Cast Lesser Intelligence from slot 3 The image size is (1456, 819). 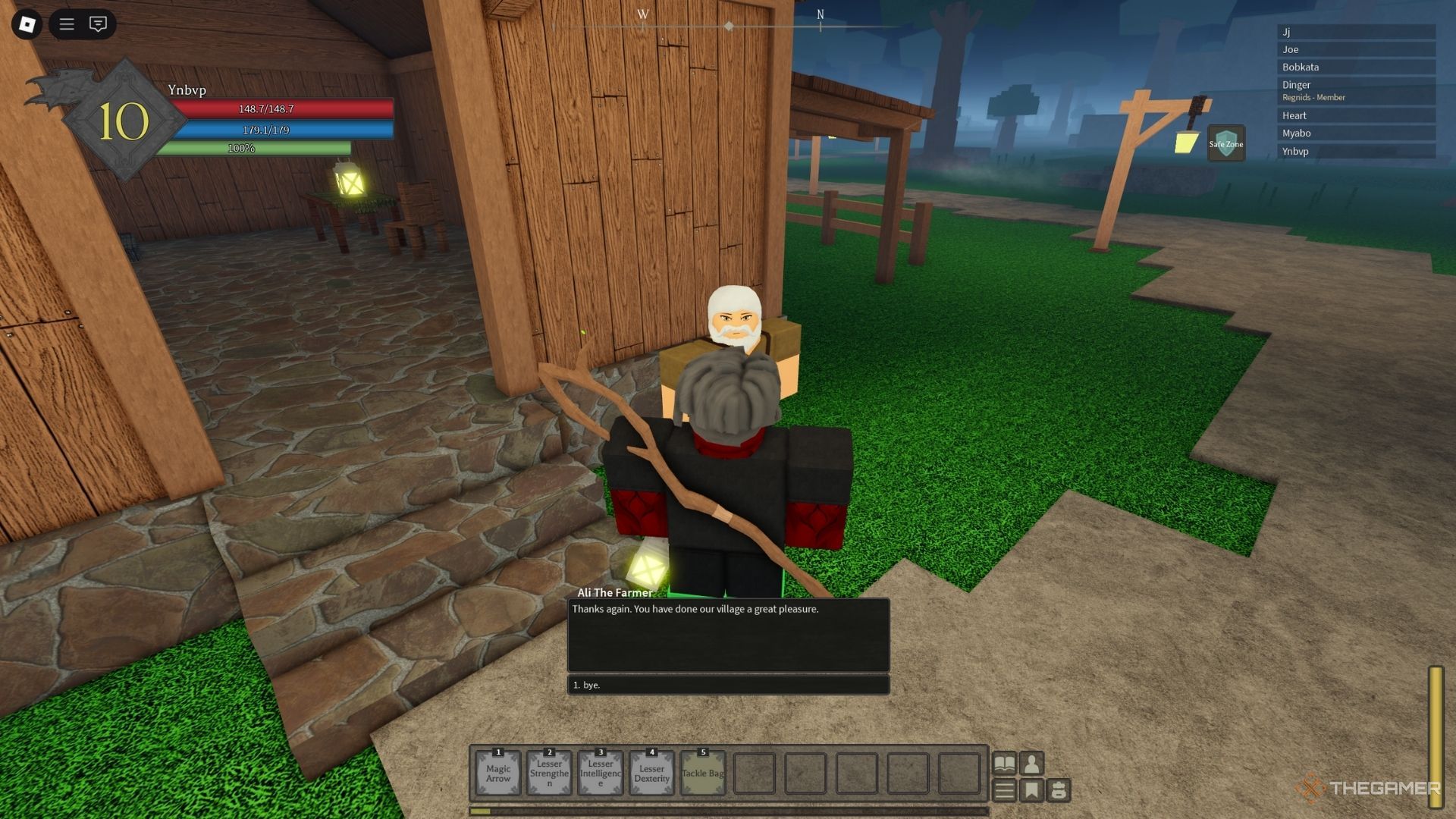pyautogui.click(x=599, y=771)
